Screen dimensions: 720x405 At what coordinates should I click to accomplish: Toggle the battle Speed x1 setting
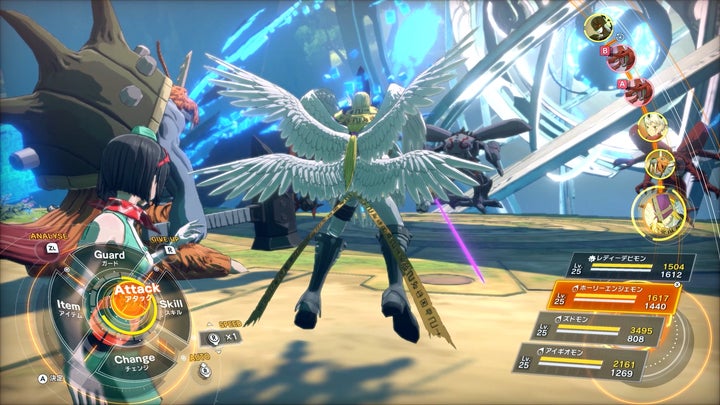221,337
